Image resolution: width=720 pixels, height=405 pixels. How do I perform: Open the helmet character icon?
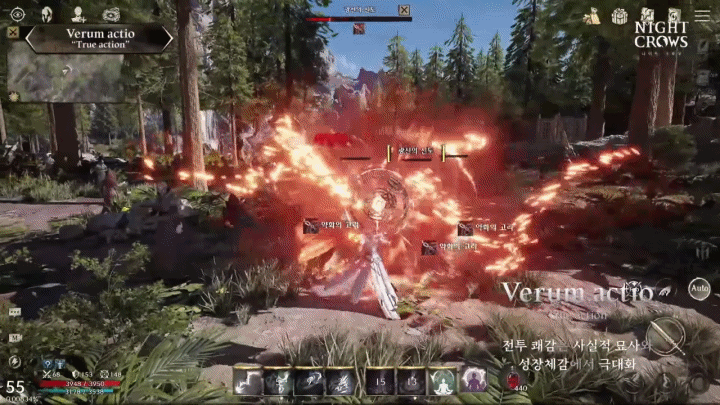coord(47,14)
